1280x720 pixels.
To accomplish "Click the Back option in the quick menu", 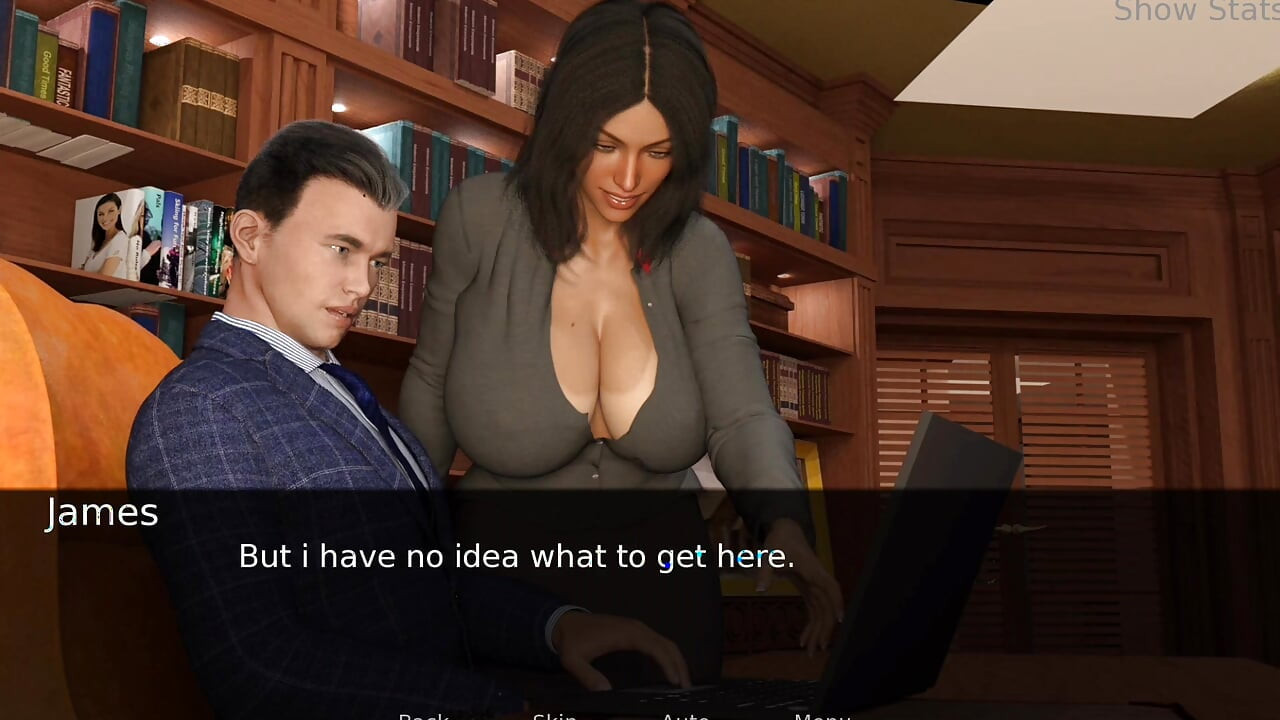I will [424, 716].
